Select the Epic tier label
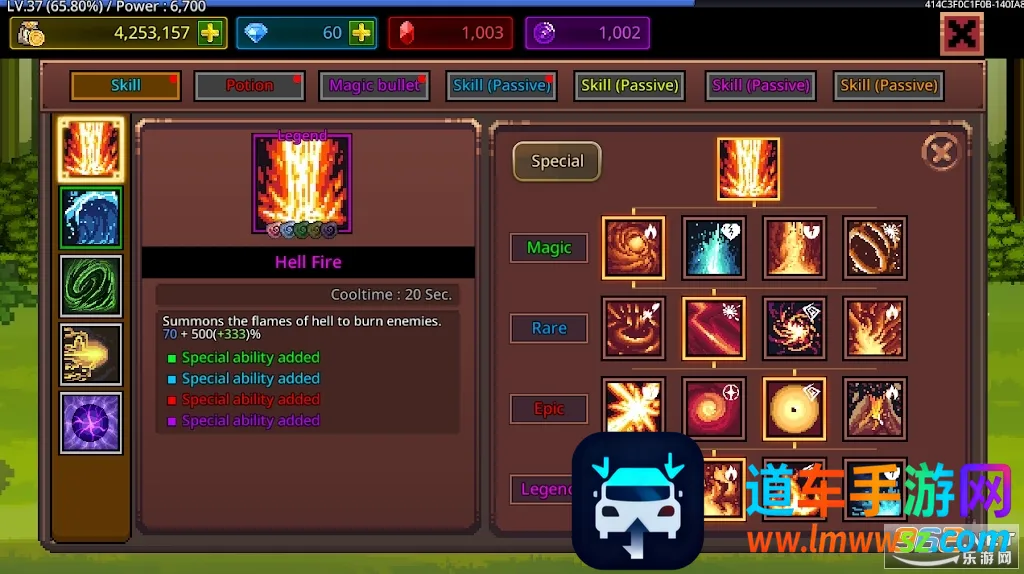Viewport: 1024px width, 574px height. (x=549, y=409)
